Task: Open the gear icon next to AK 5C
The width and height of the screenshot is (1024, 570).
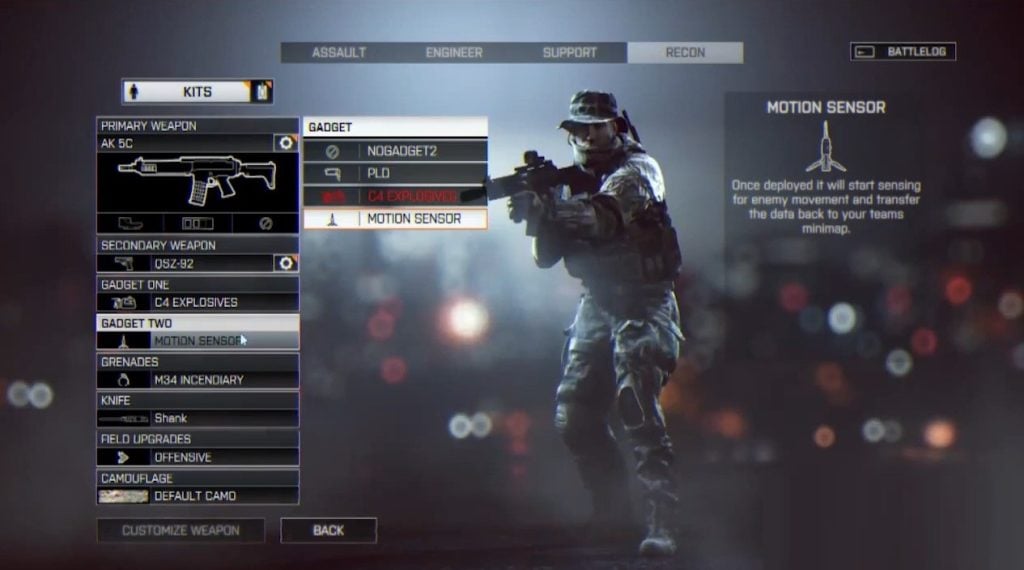Action: (286, 144)
